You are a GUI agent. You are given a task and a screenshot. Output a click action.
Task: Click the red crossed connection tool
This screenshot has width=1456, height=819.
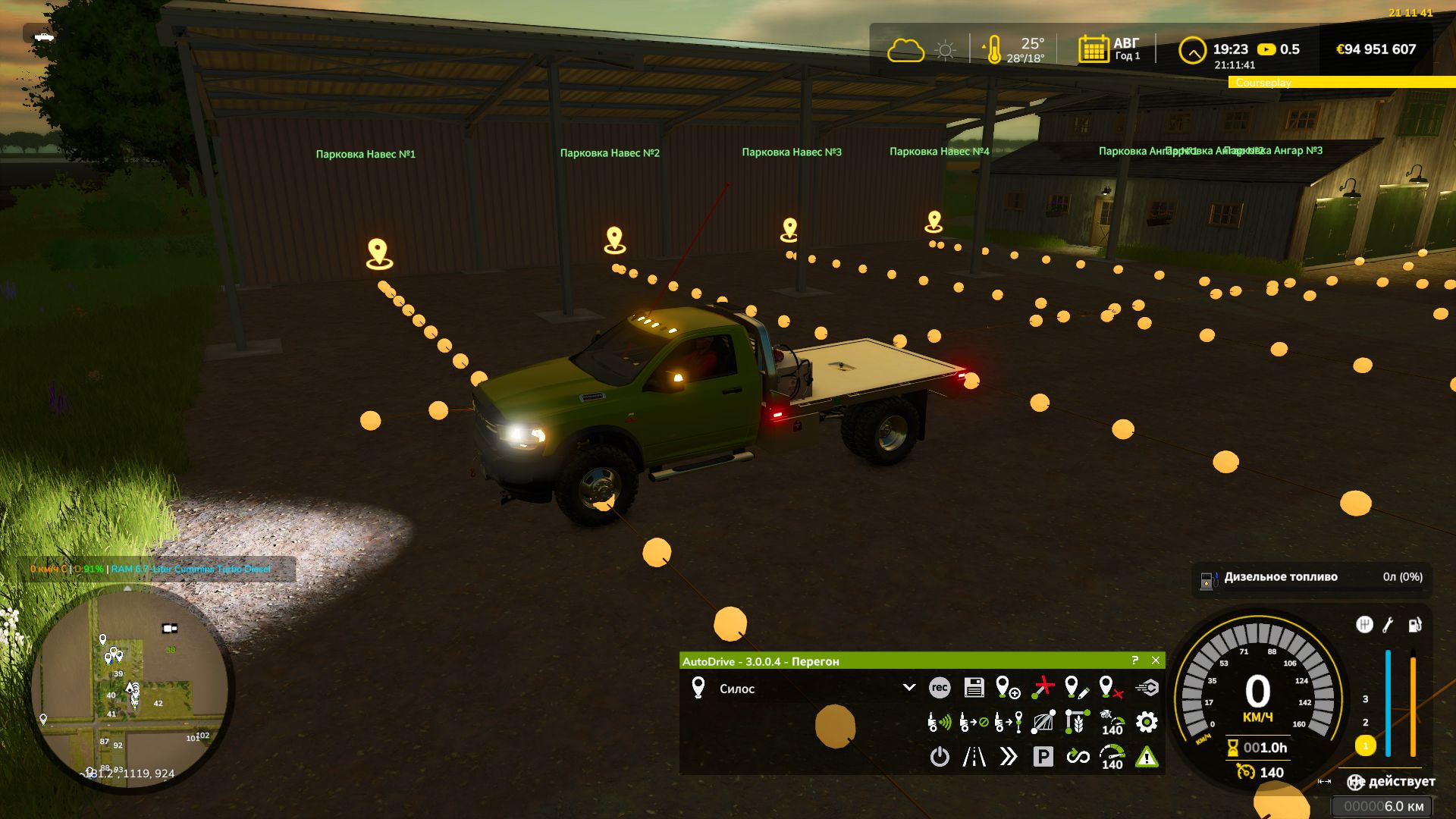[1043, 688]
